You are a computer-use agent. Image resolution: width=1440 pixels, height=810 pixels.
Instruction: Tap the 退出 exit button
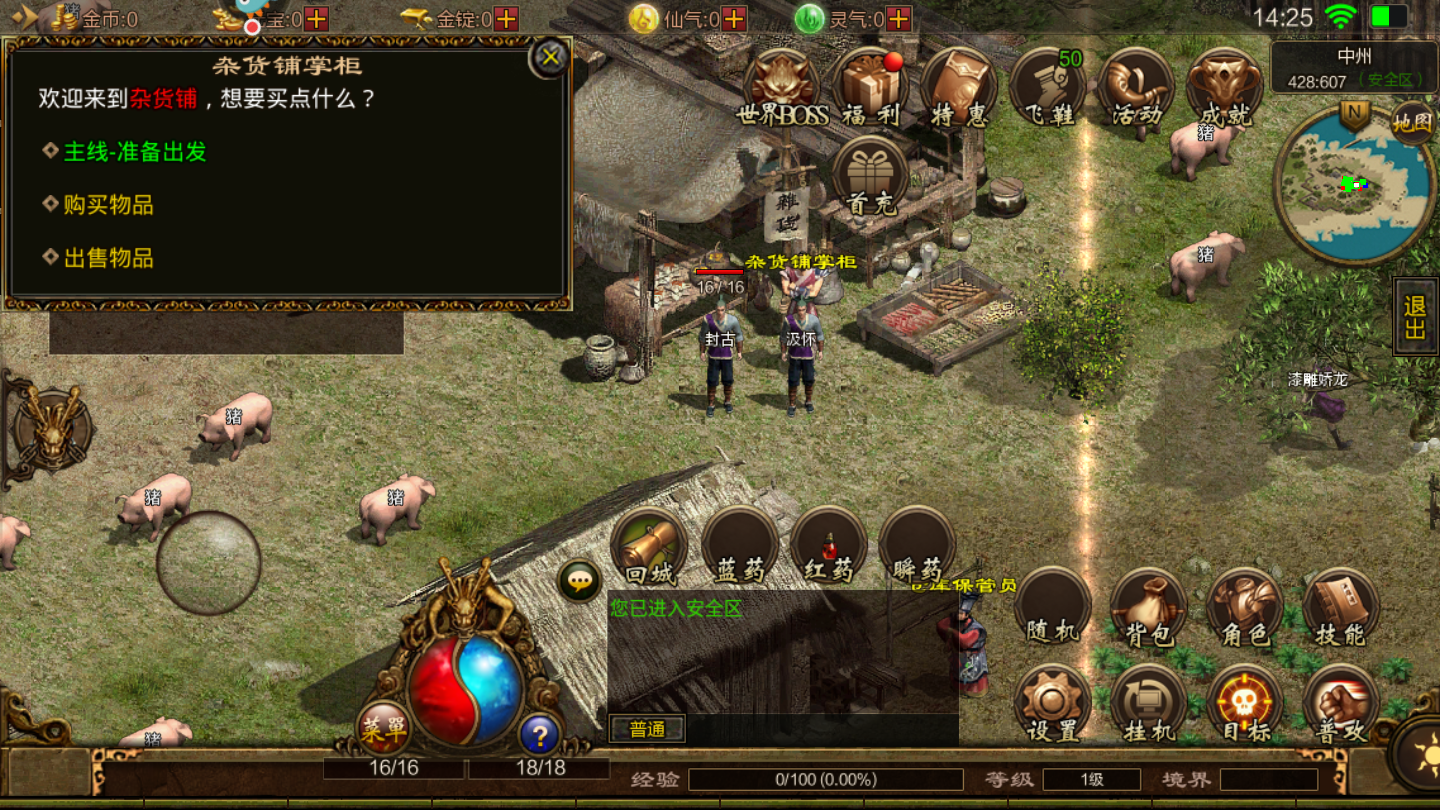coord(1415,317)
